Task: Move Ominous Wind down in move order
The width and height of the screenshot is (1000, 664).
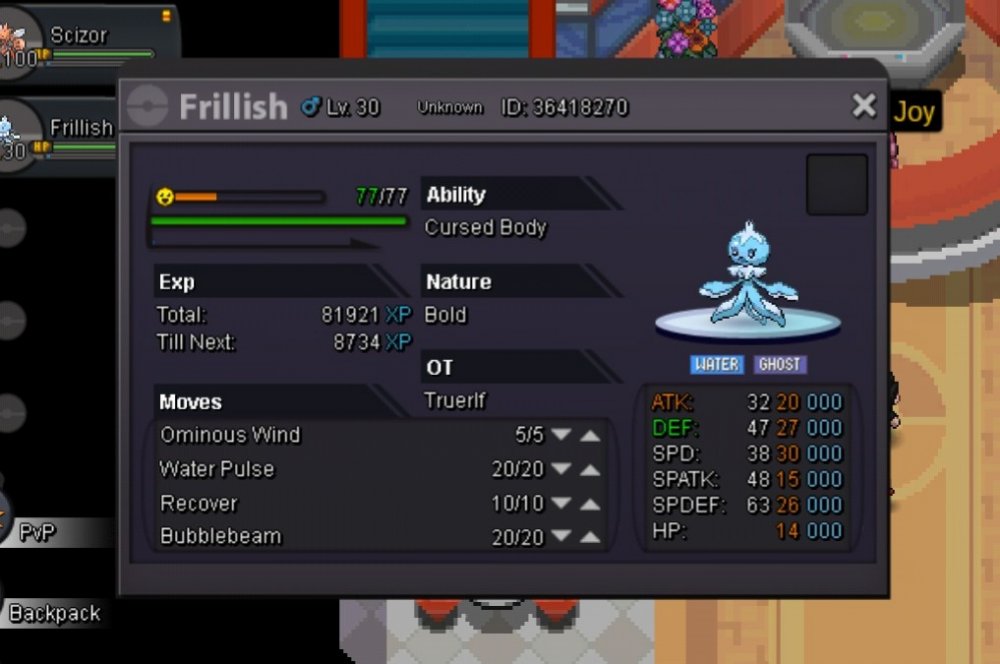Action: (x=561, y=435)
